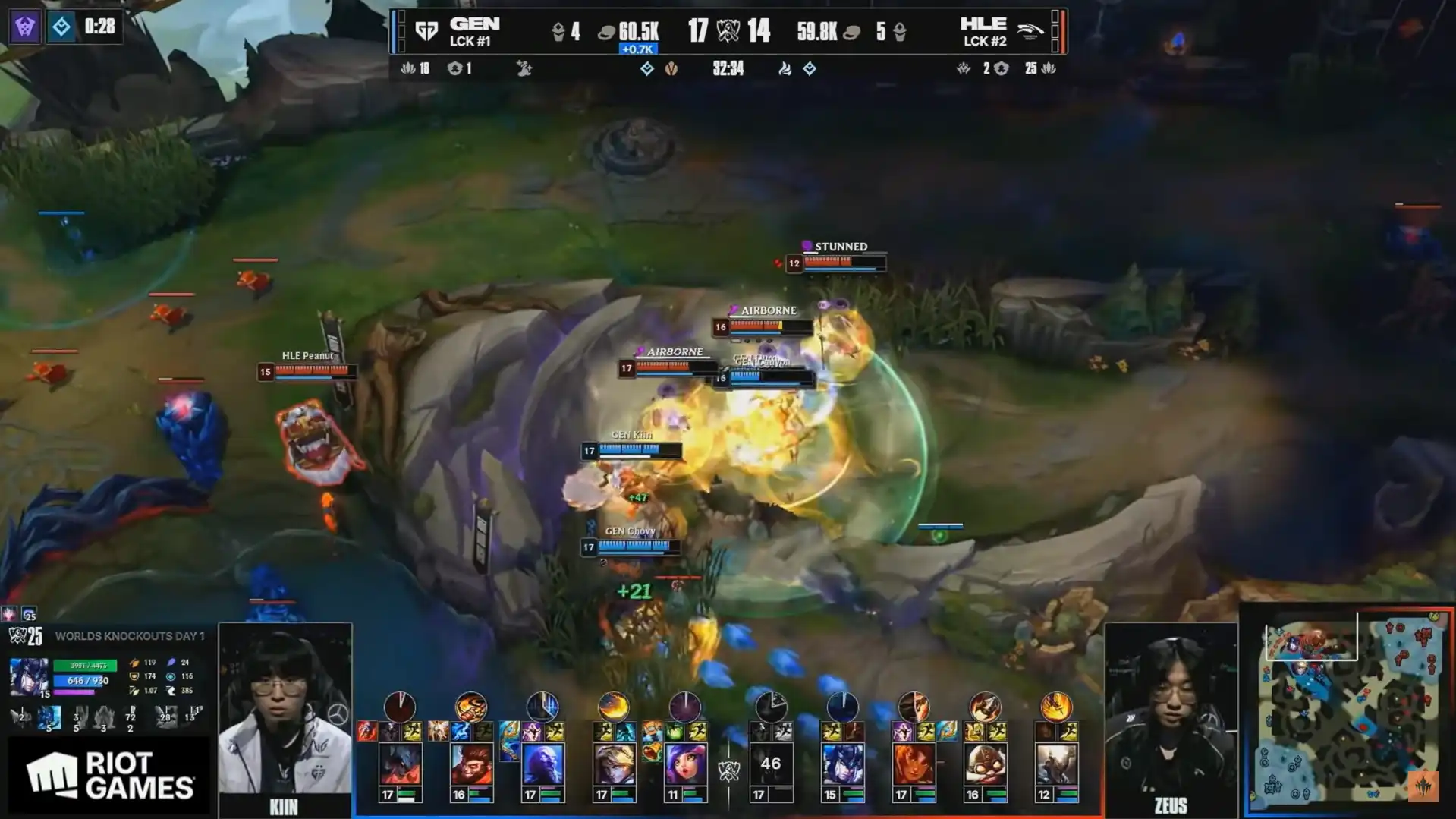Click the helmeted level 16 champion portrait
This screenshot has width=1456, height=819.
tap(985, 764)
